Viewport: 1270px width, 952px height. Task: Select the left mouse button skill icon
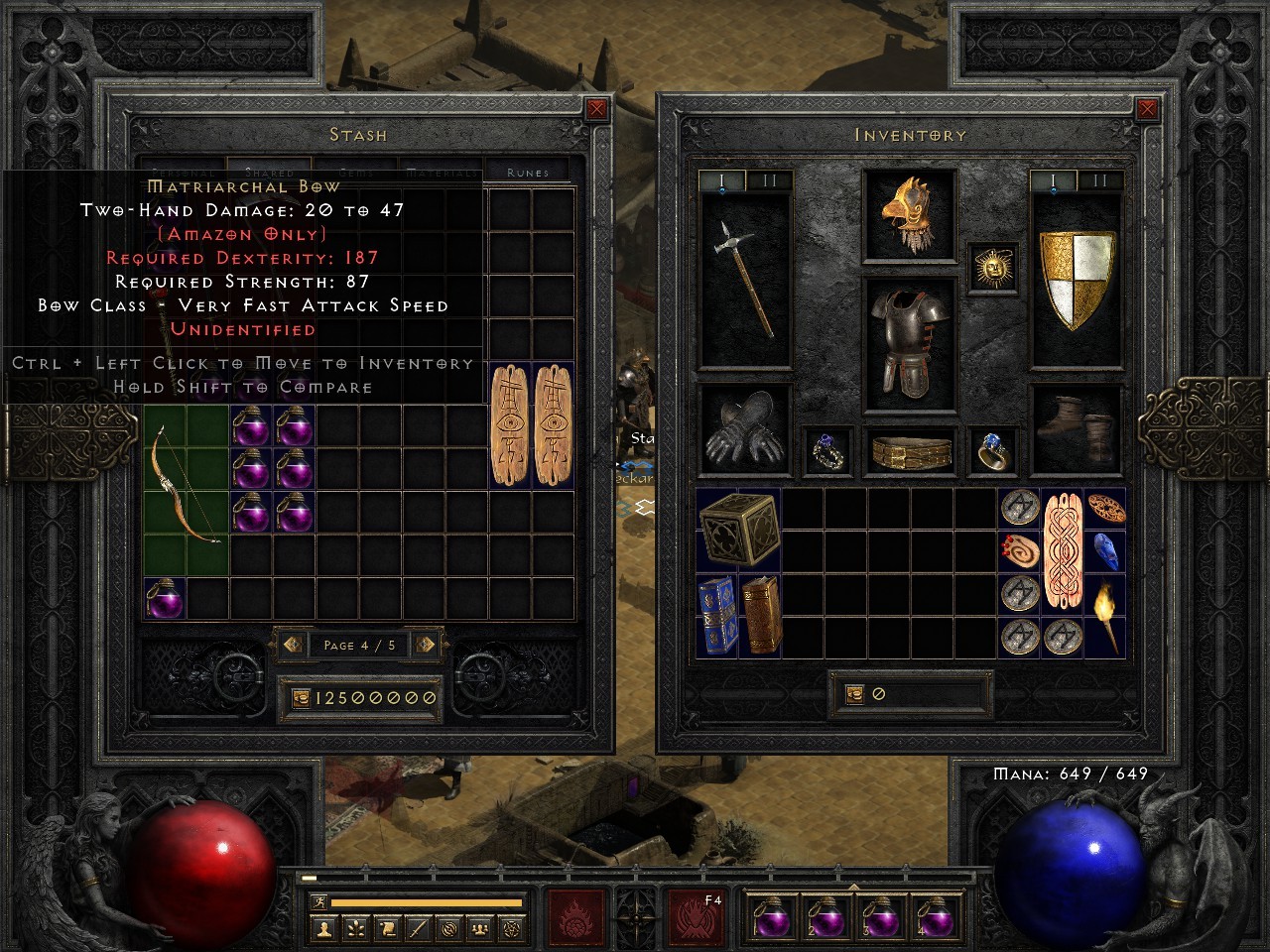(x=575, y=917)
